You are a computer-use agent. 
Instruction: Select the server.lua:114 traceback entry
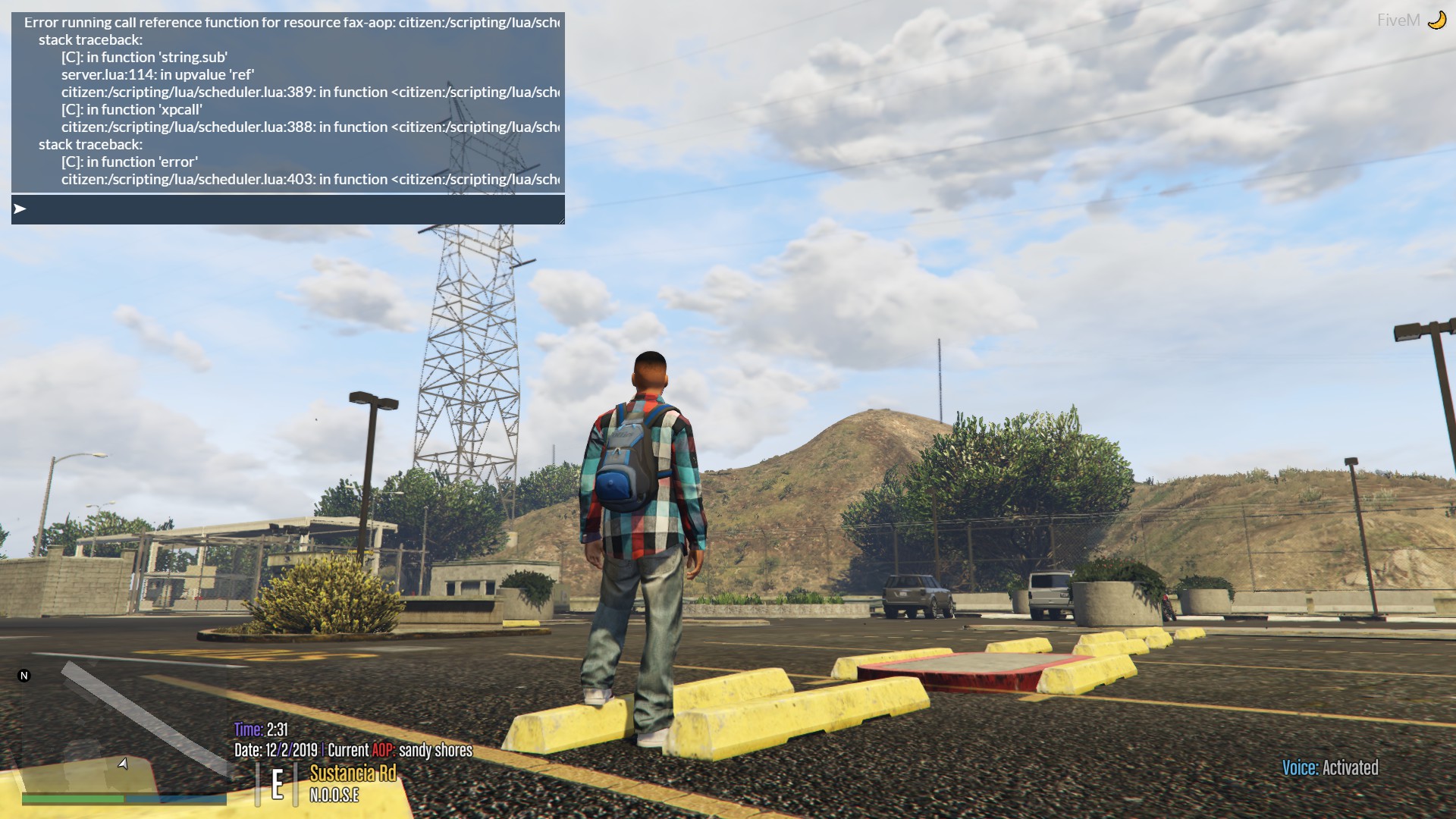[158, 74]
